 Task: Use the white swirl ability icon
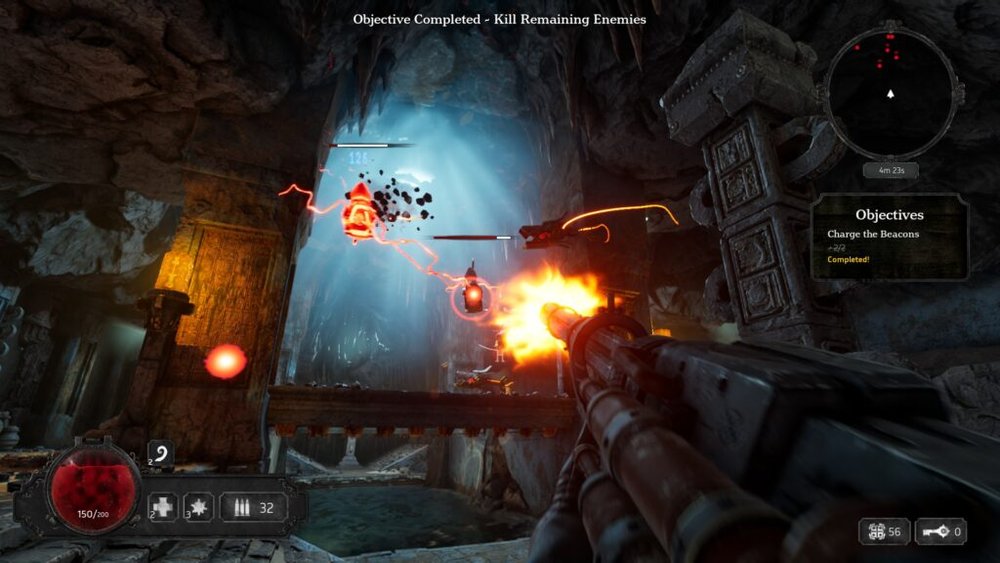click(x=161, y=454)
